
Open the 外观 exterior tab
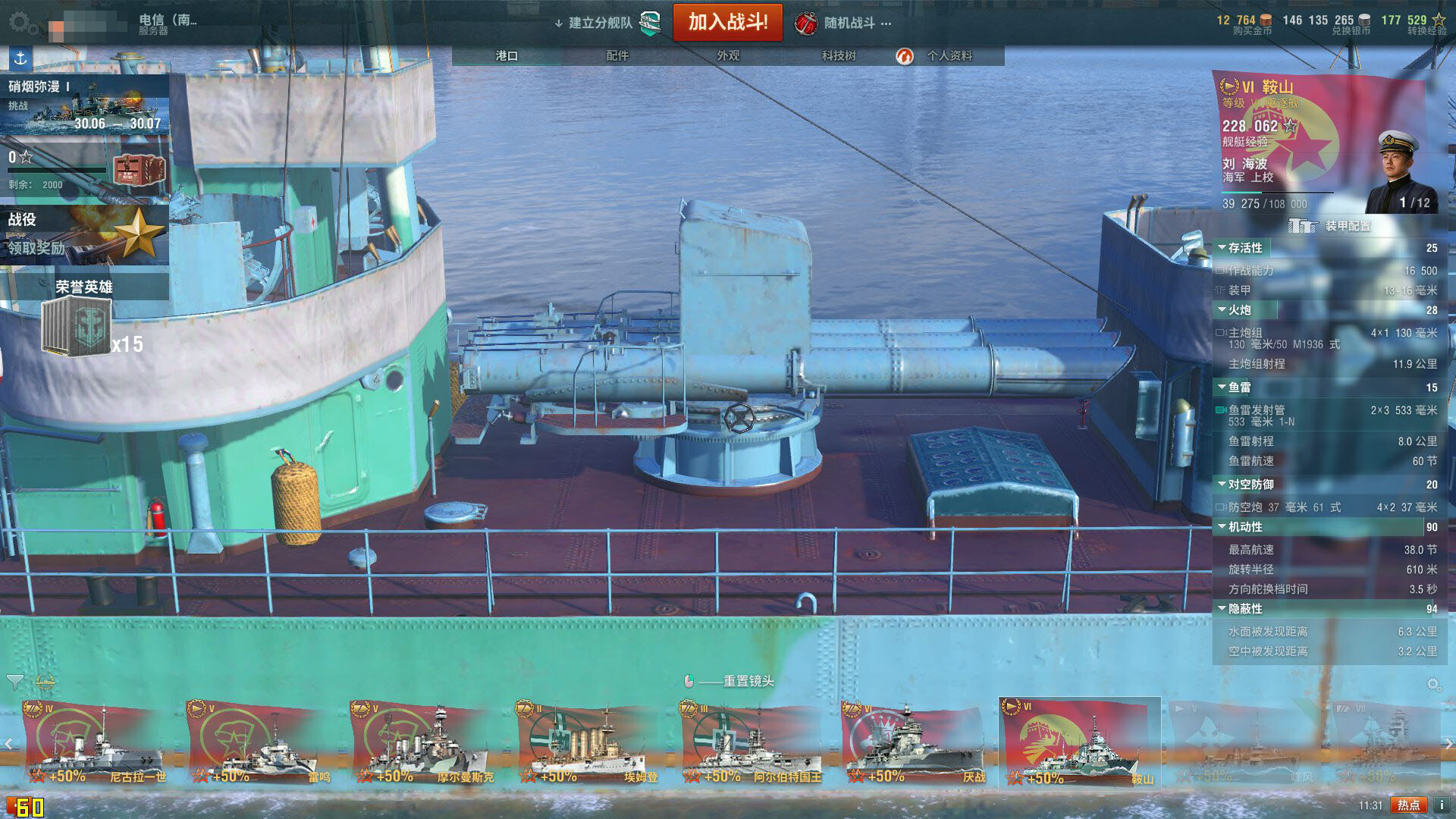pos(728,56)
